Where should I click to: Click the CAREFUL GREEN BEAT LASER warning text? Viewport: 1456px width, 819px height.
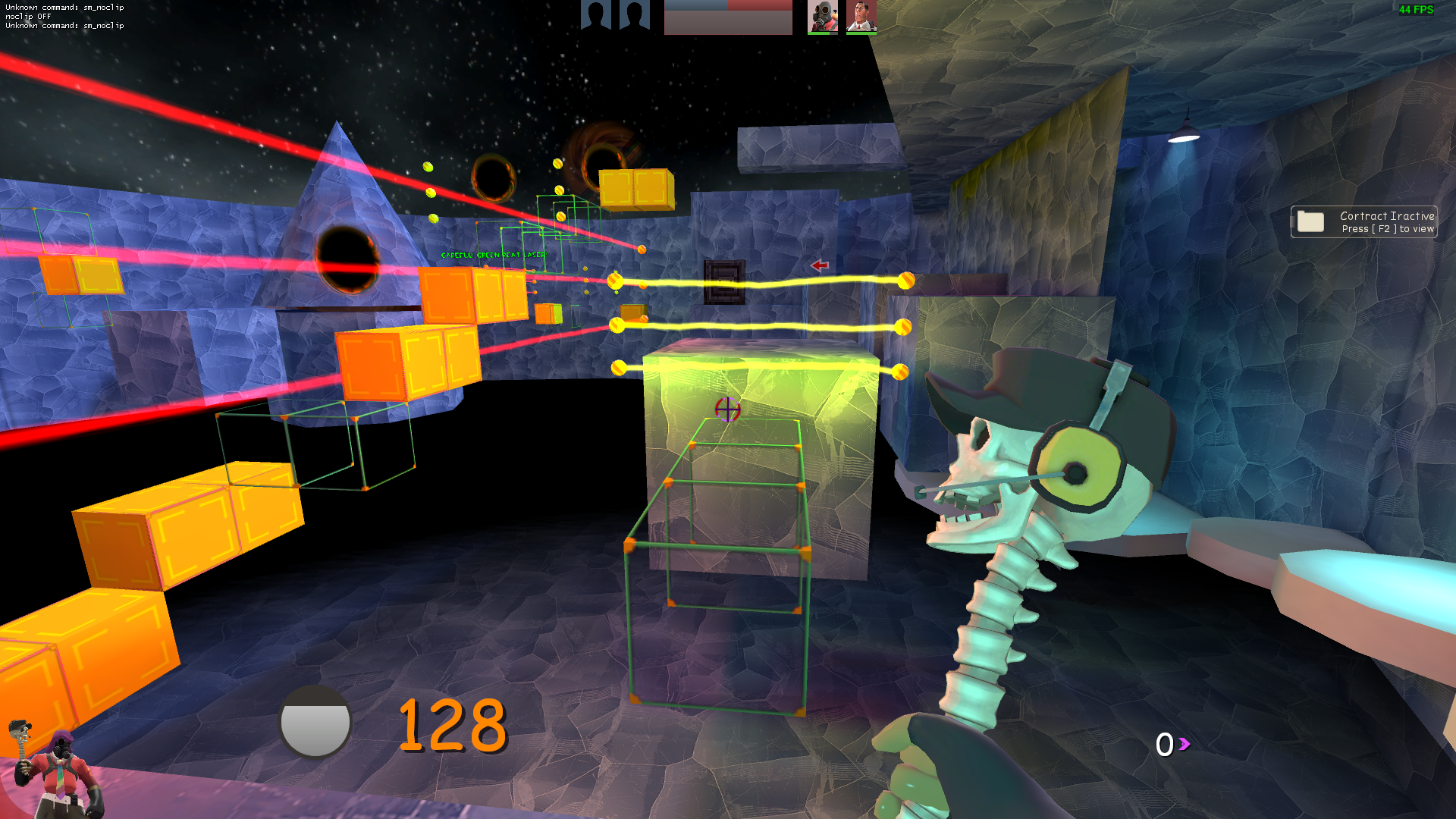494,256
